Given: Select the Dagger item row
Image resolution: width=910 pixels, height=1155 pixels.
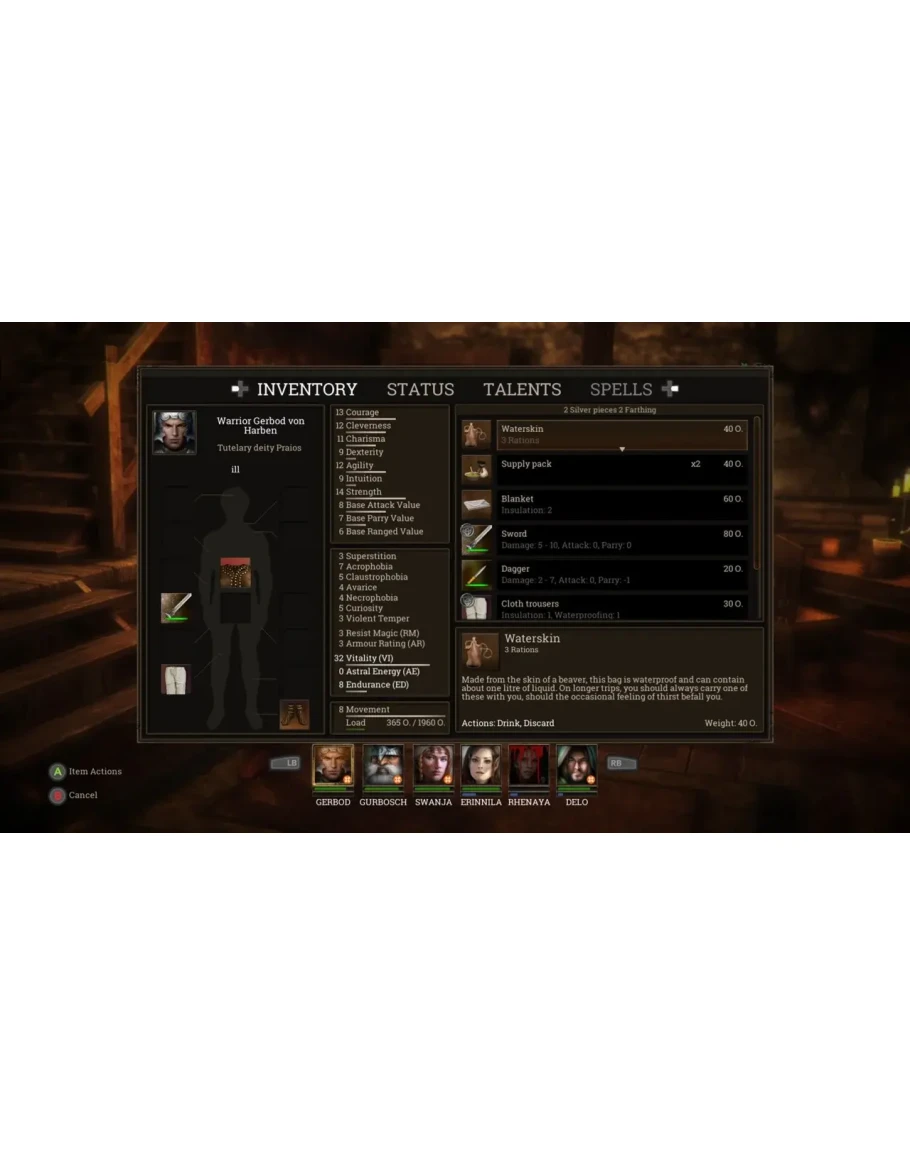Looking at the screenshot, I should 620,574.
